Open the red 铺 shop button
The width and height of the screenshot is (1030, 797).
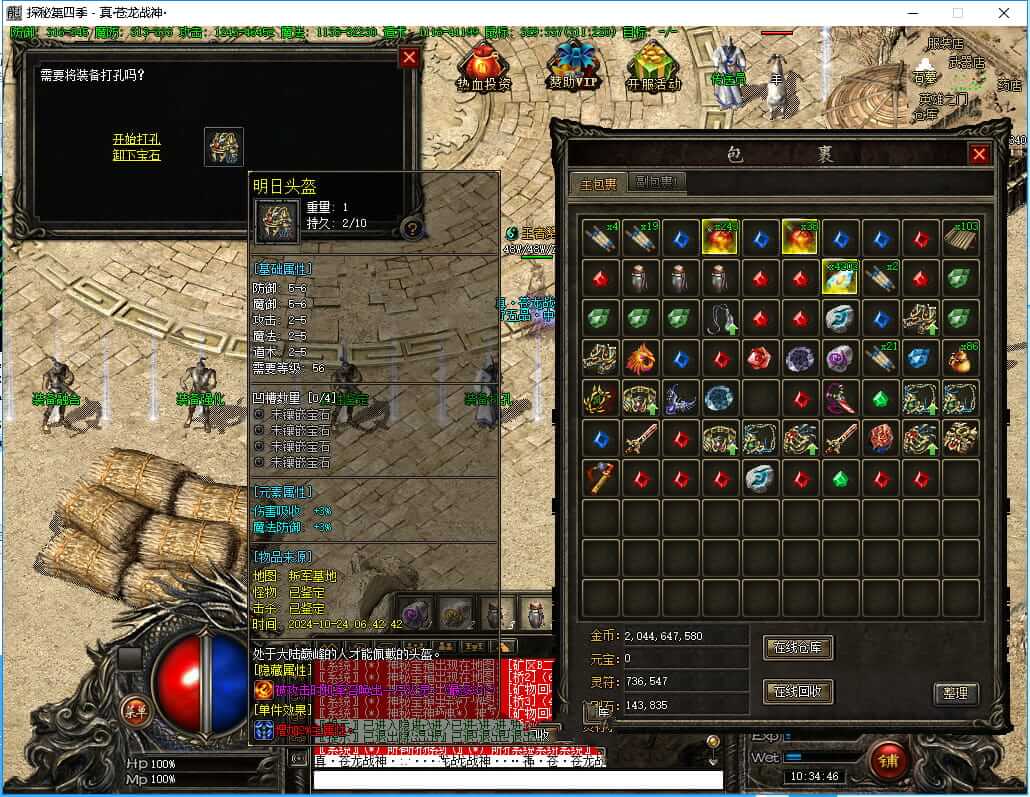[x=887, y=760]
